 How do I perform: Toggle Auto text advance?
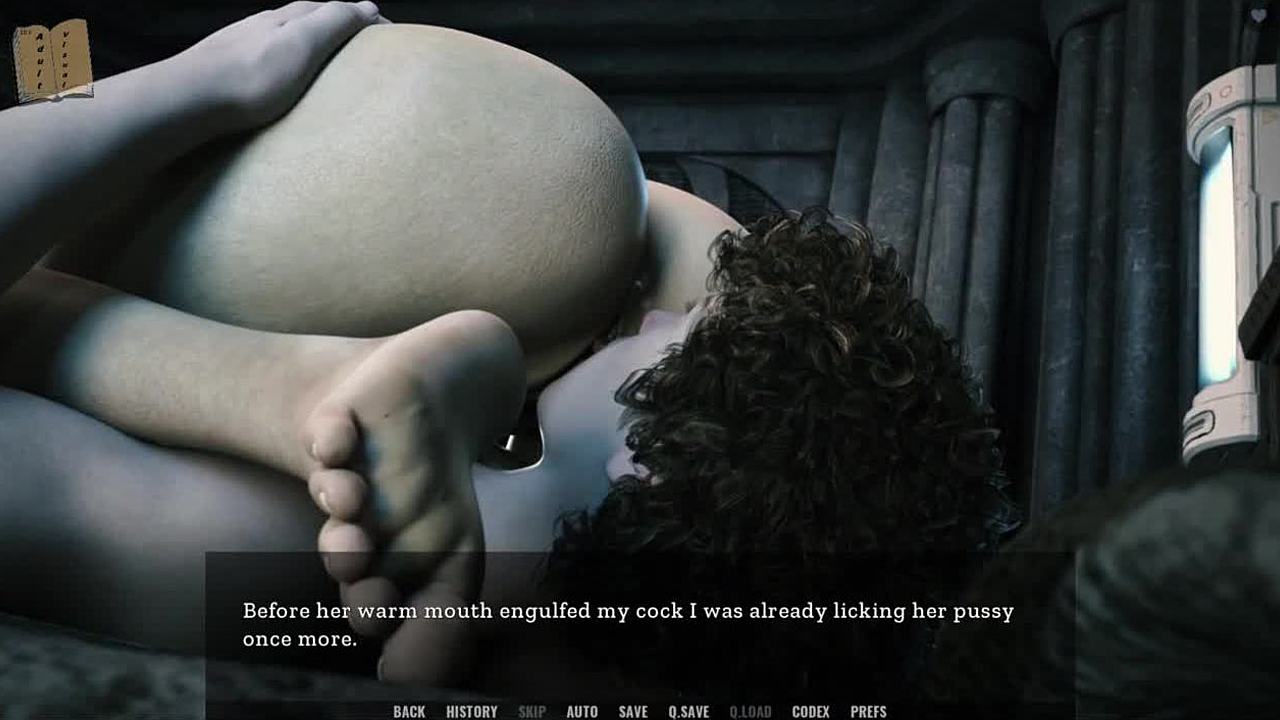click(582, 711)
